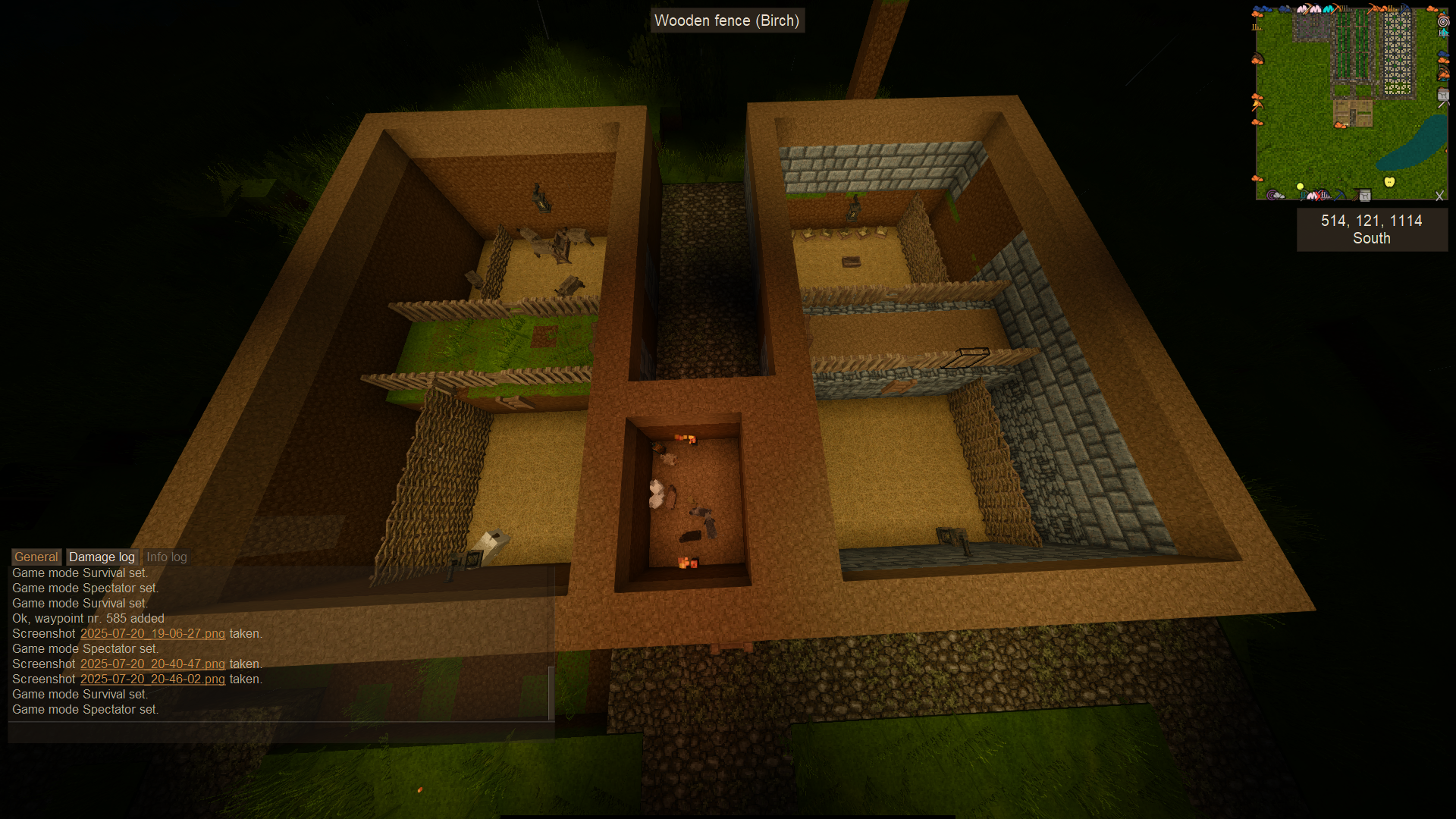Select the white spiral waypoint on minimap
1456x819 pixels.
pyautogui.click(x=1443, y=21)
